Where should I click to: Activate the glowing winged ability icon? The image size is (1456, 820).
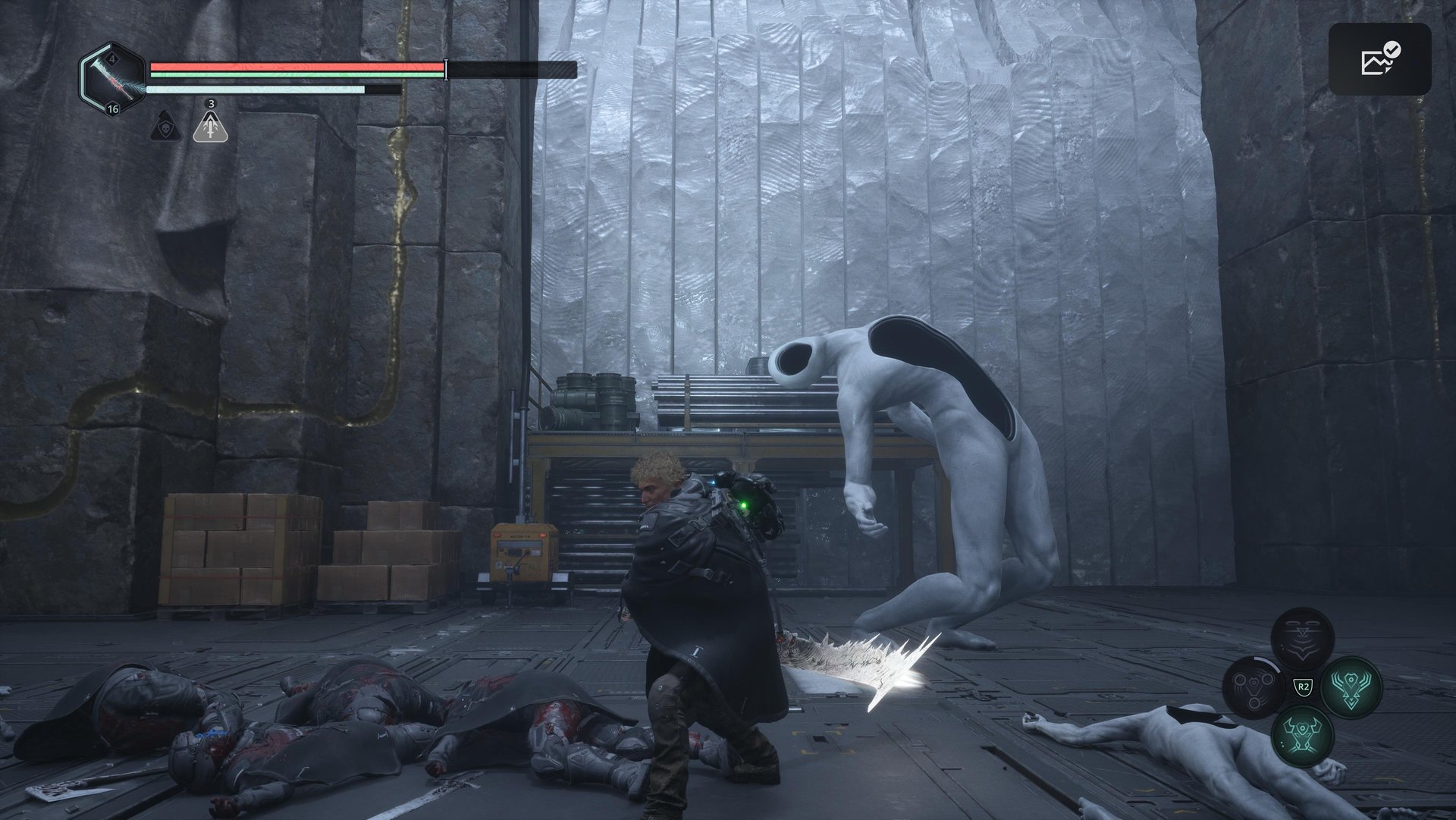pos(1351,686)
